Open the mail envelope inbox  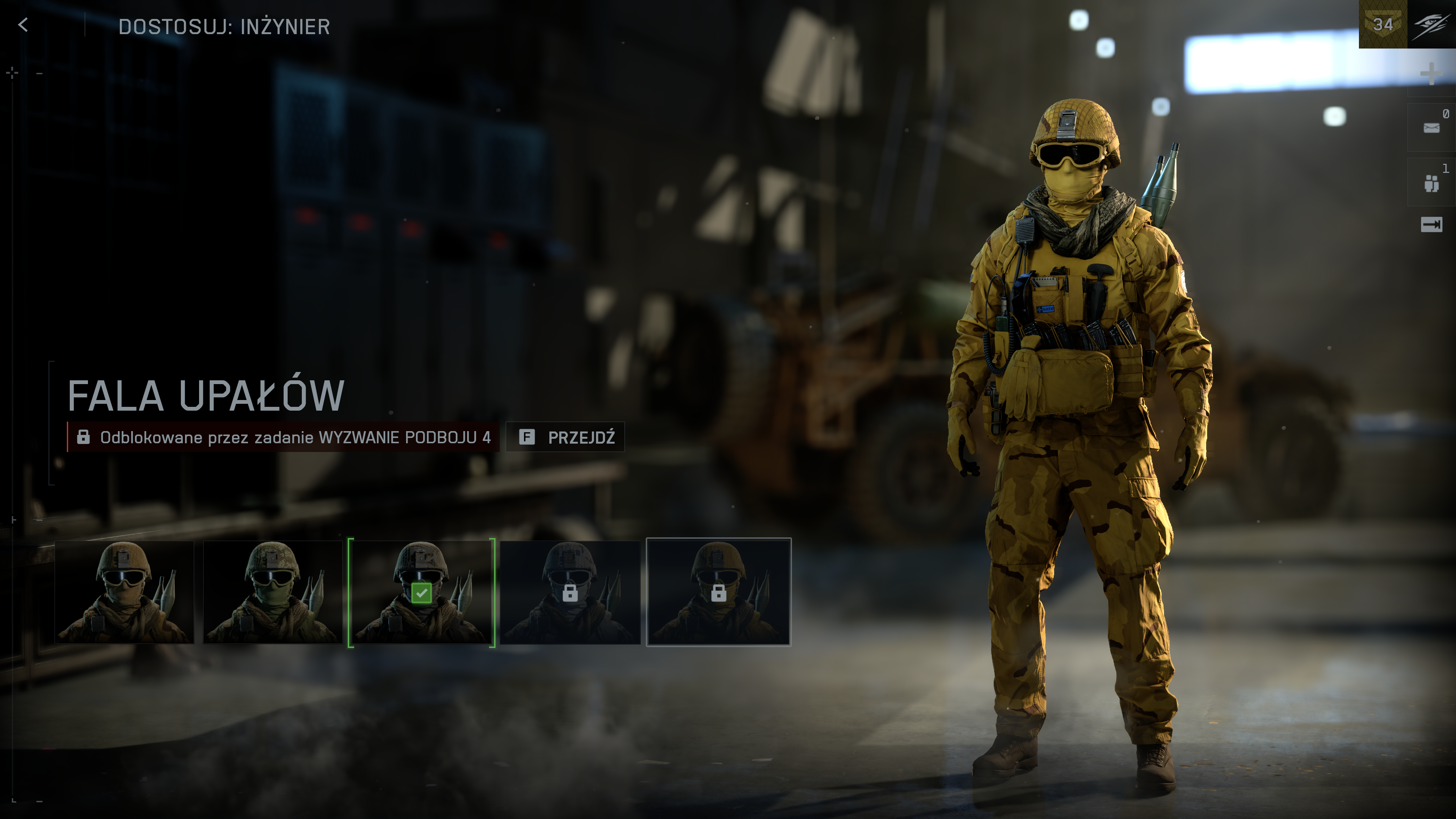coord(1431,128)
